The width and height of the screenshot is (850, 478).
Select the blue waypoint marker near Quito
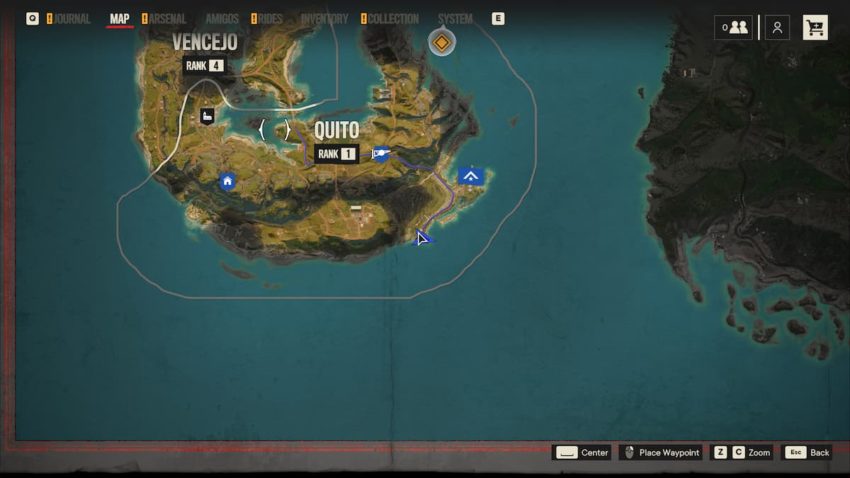(x=380, y=154)
